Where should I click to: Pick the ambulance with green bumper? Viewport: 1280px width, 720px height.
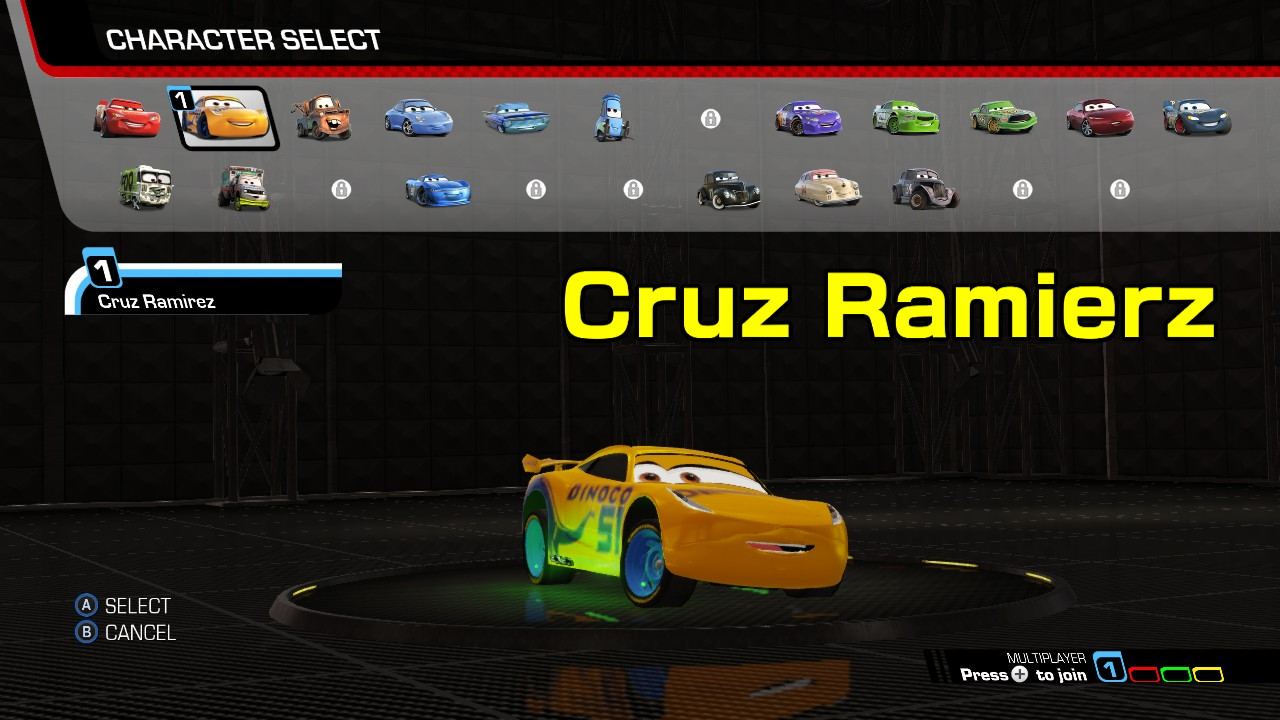[x=243, y=188]
